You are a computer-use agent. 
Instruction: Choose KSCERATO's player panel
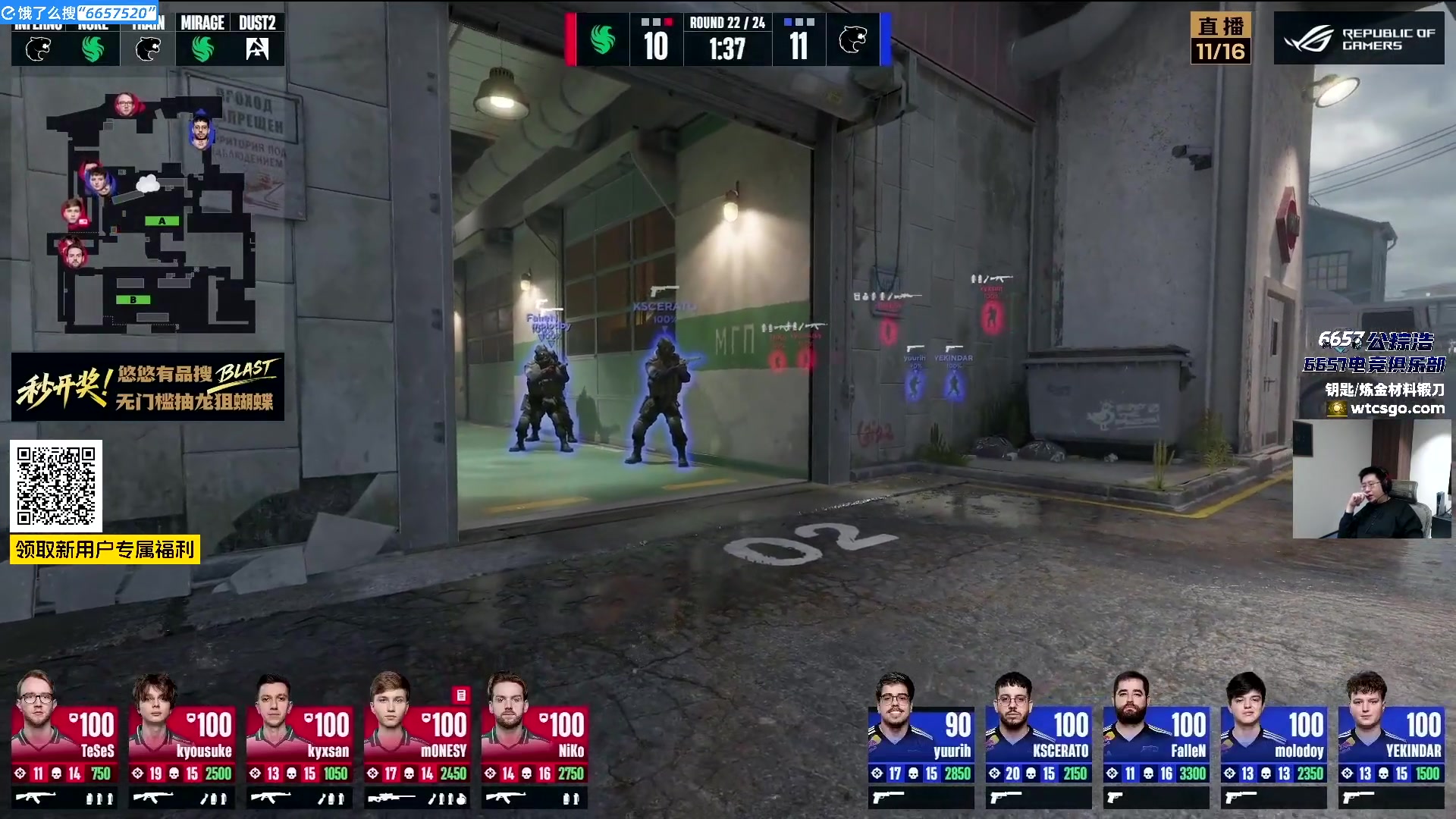click(1039, 739)
